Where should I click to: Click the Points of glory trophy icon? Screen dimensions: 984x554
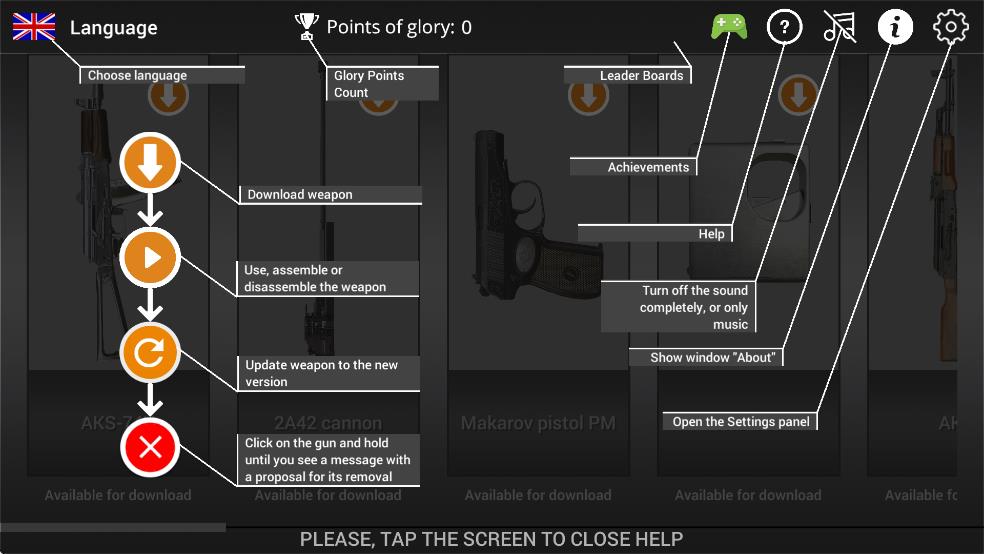coord(306,27)
